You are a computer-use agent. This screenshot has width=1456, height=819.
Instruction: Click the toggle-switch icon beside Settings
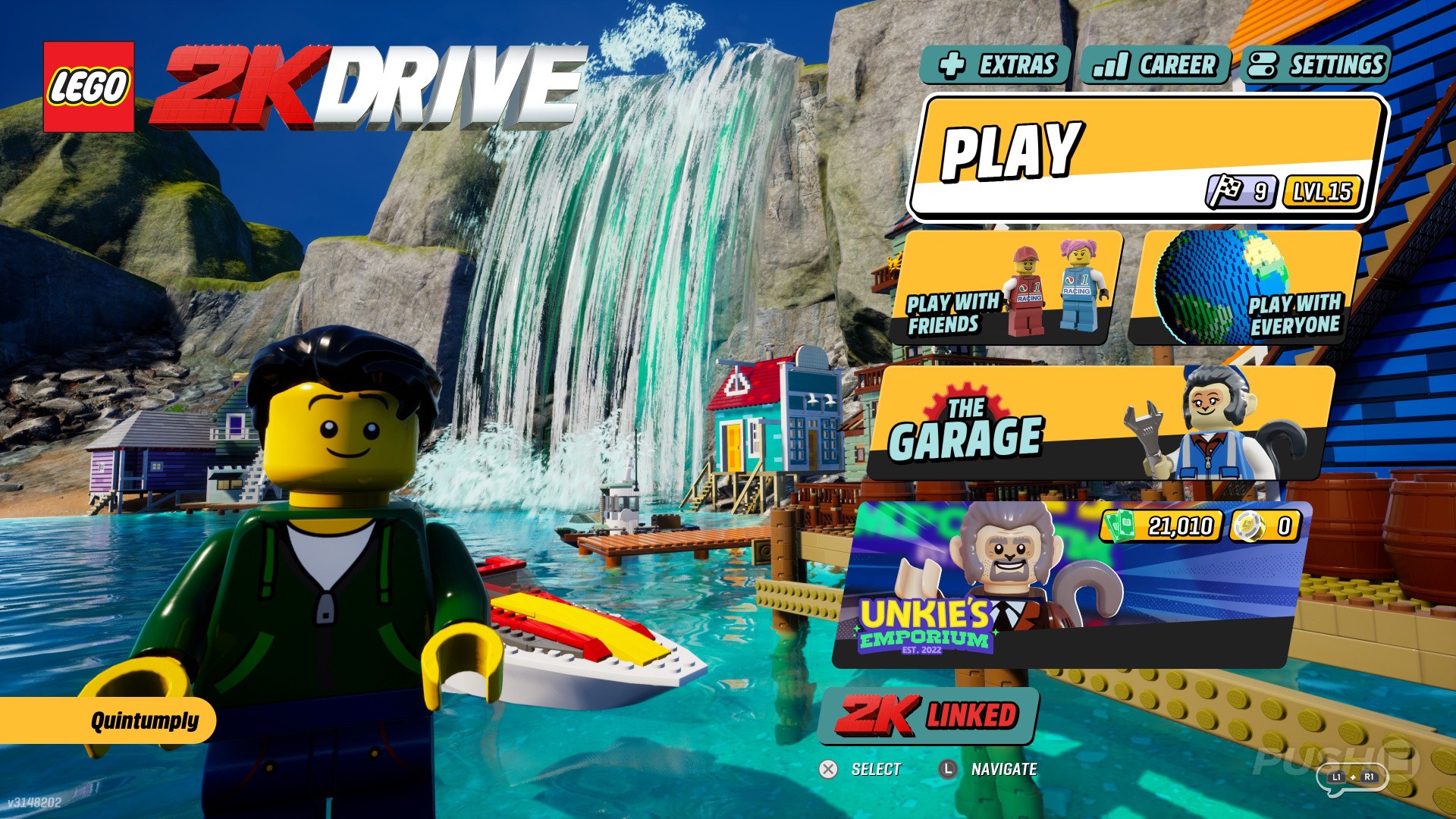pyautogui.click(x=1262, y=65)
